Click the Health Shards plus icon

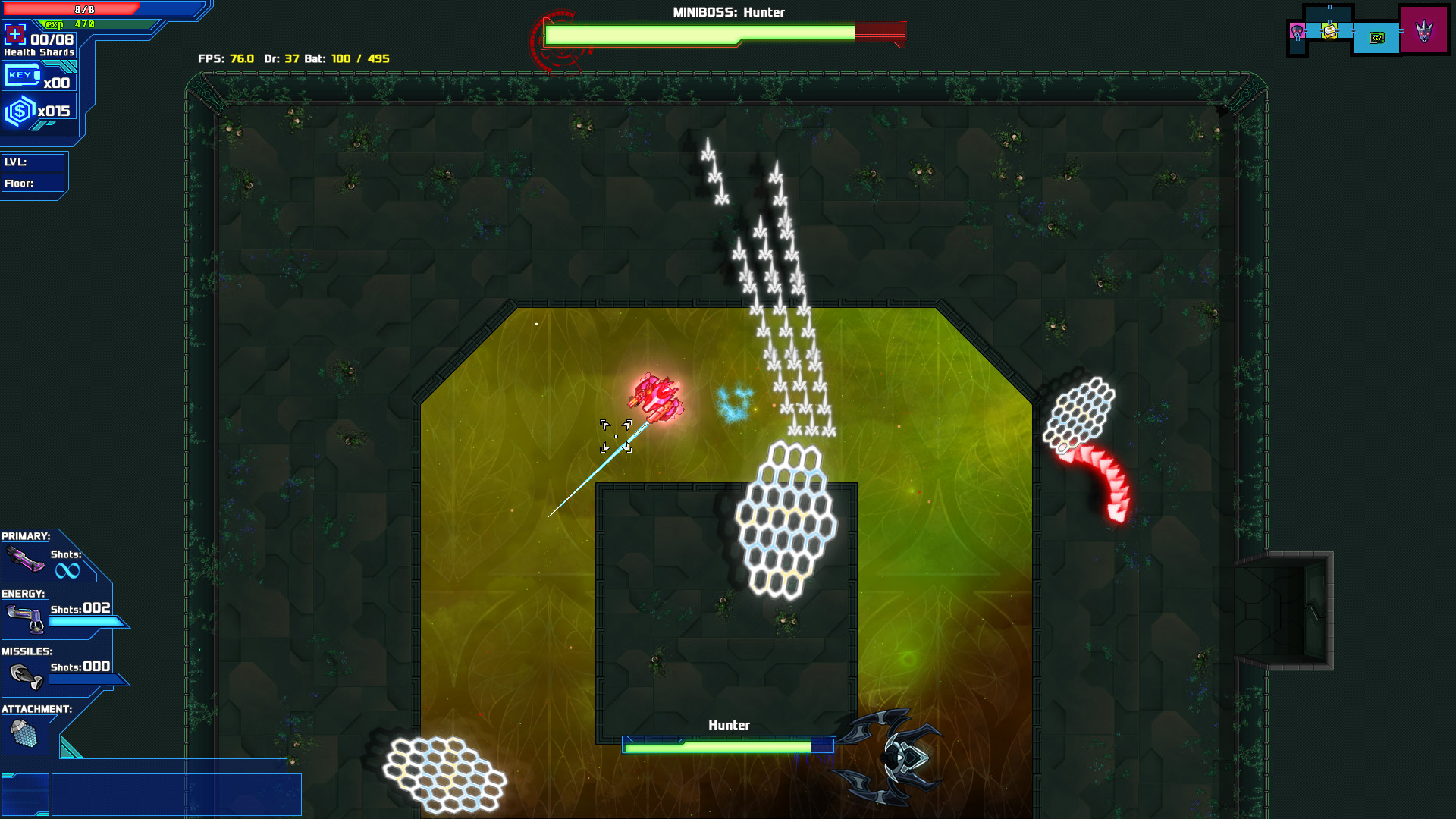15,35
